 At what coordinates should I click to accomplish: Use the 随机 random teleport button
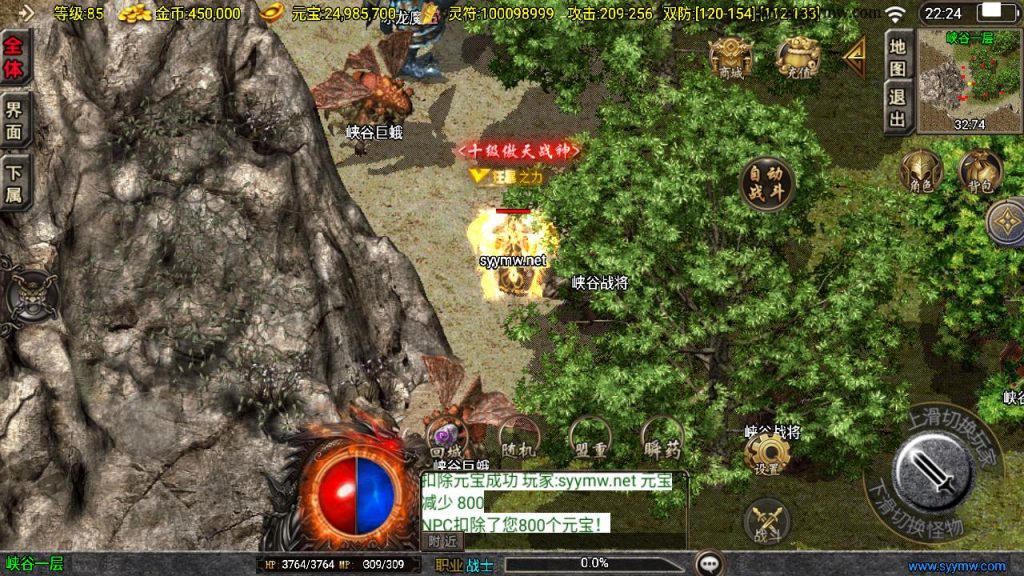(519, 438)
